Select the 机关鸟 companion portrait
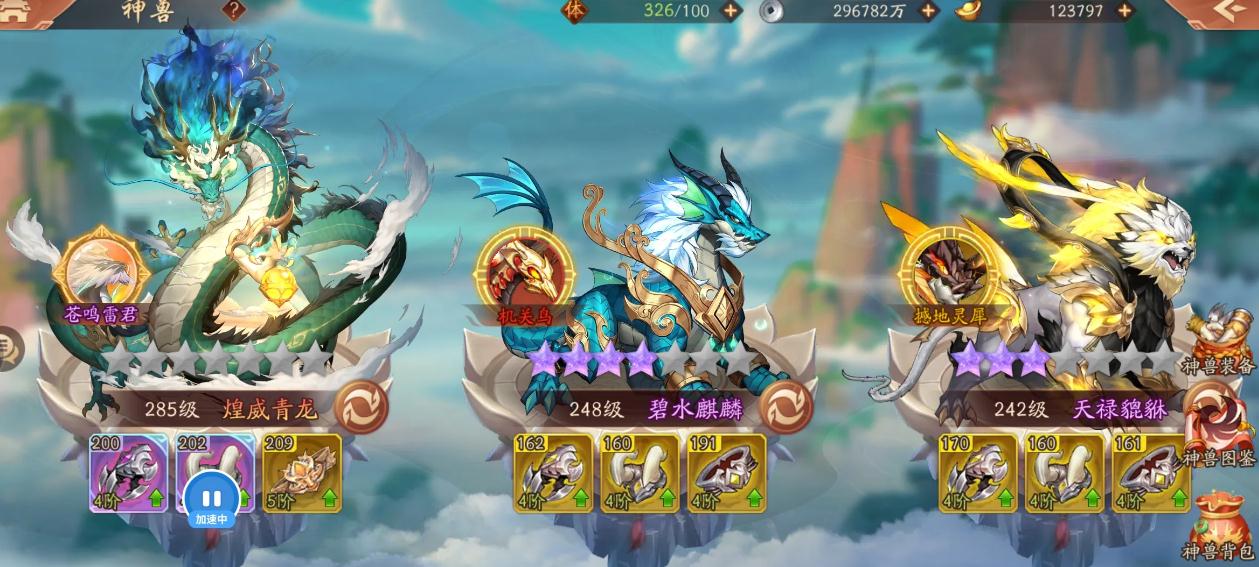Image resolution: width=1259 pixels, height=567 pixels. (x=526, y=268)
